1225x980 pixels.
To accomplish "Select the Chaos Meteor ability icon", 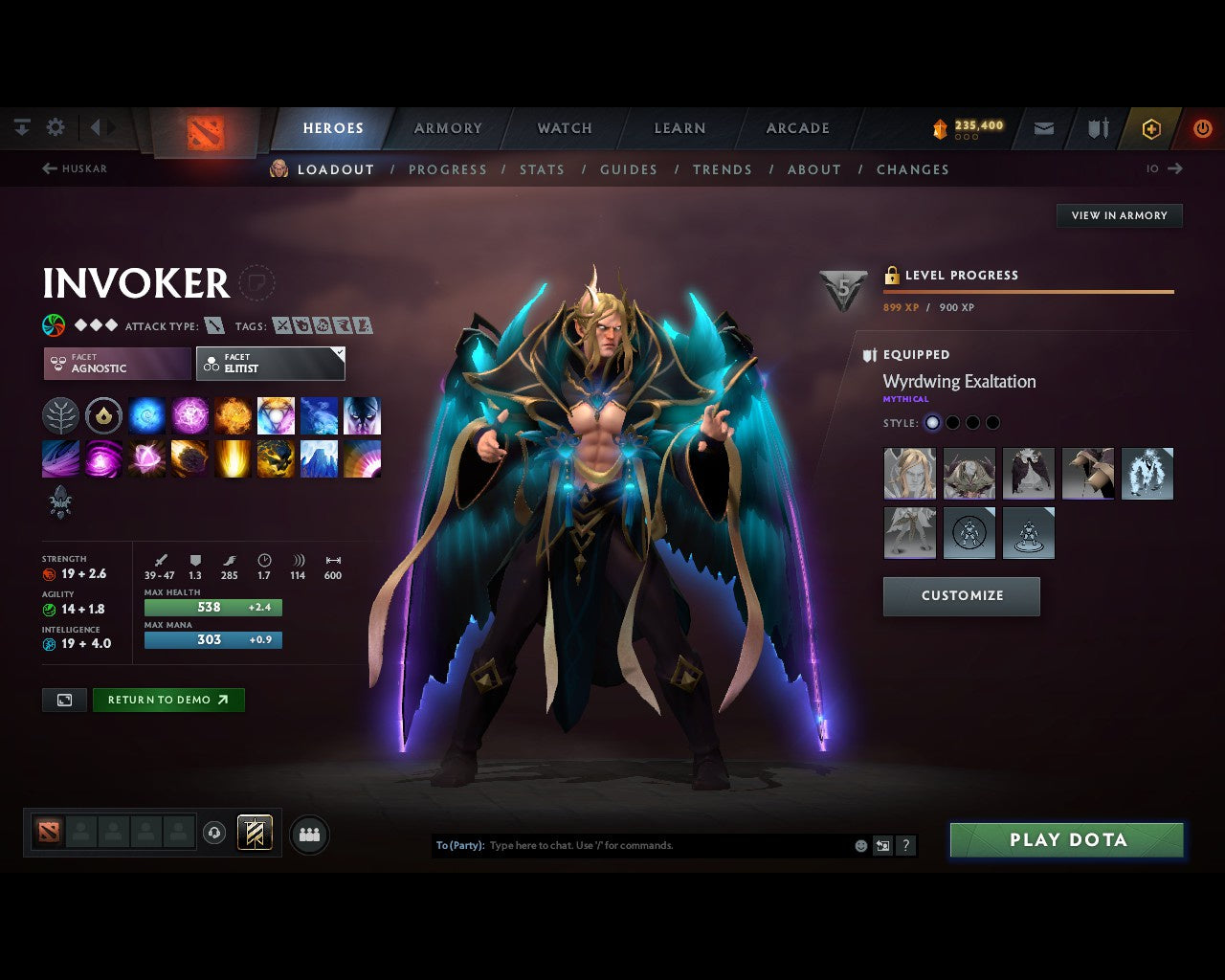I will (x=189, y=458).
